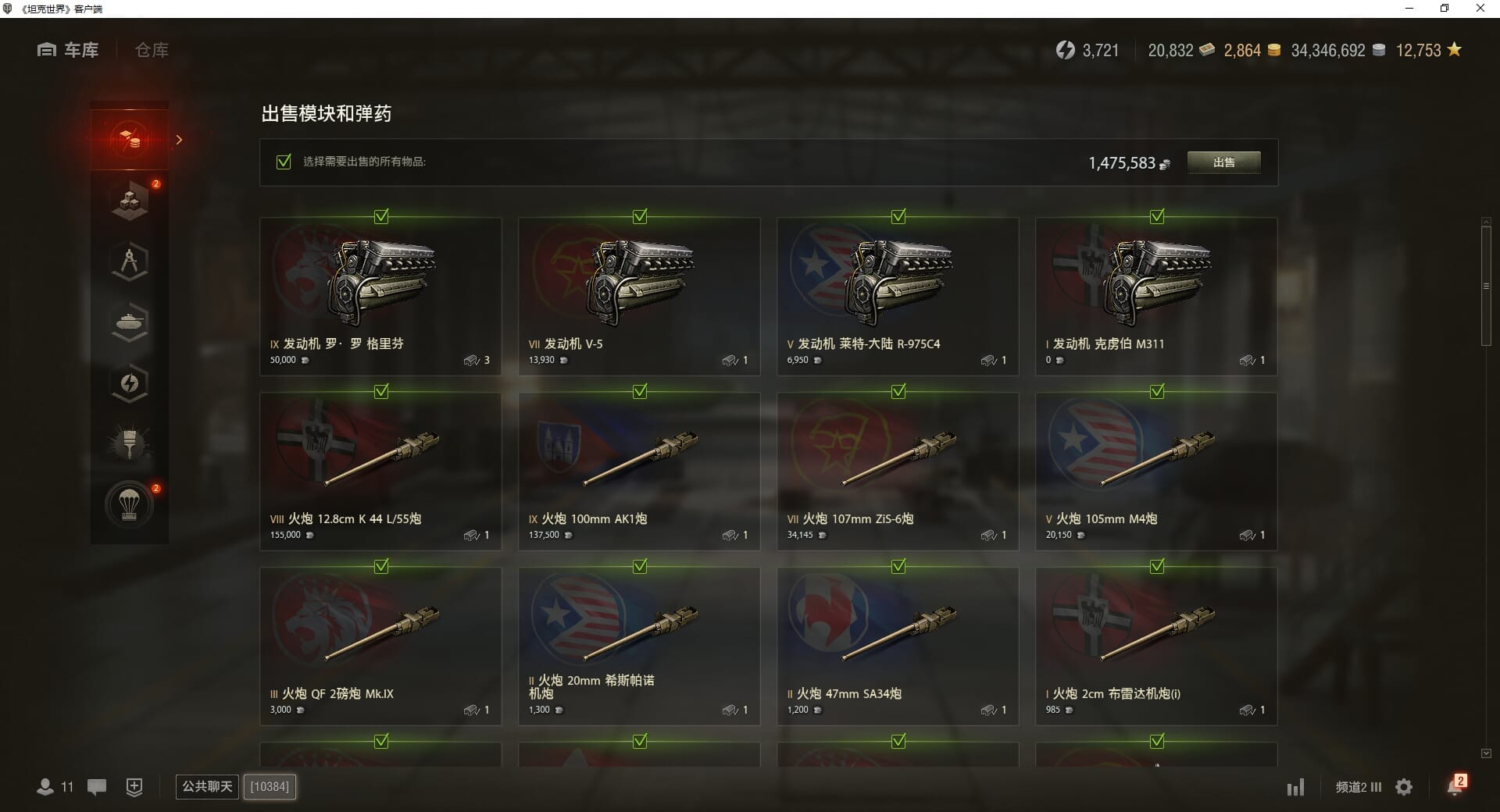Choose the 105mm M4 gun card
This screenshot has width=1500, height=812.
point(1155,472)
